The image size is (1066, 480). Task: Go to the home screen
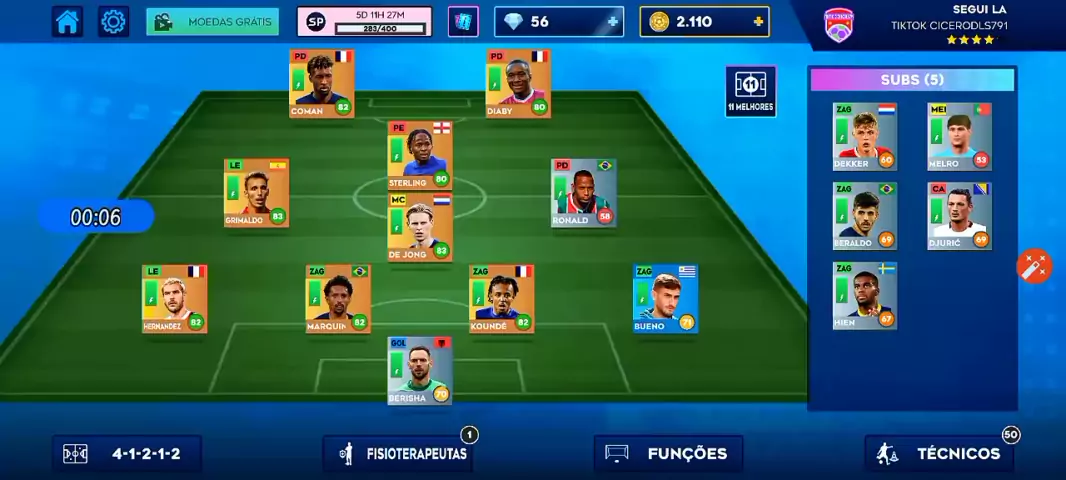pos(67,21)
